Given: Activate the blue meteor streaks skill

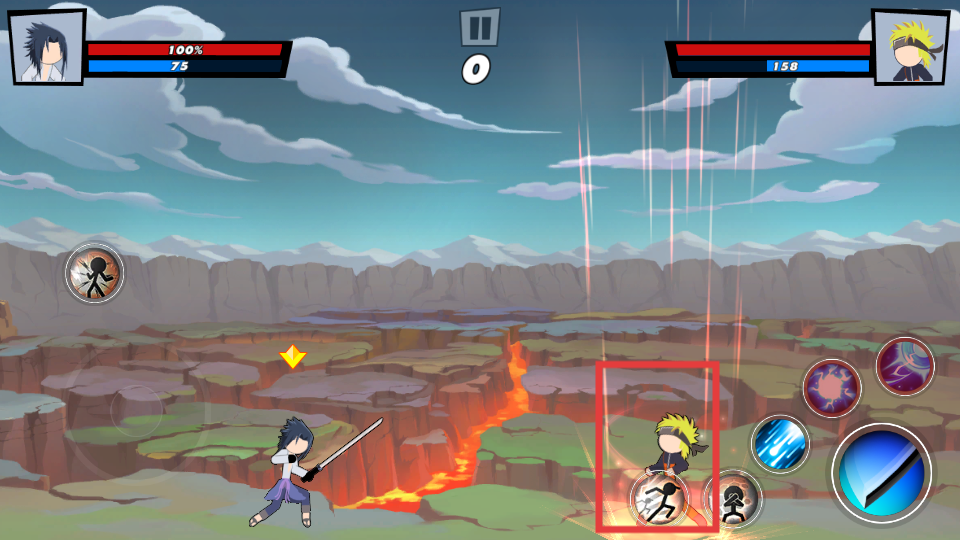Looking at the screenshot, I should click(x=780, y=444).
